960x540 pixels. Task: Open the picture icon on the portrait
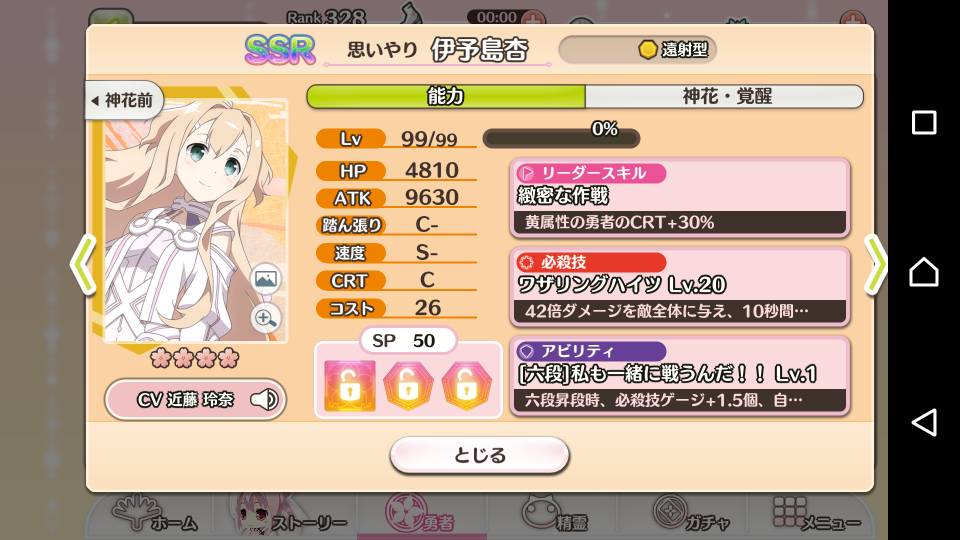tap(266, 279)
